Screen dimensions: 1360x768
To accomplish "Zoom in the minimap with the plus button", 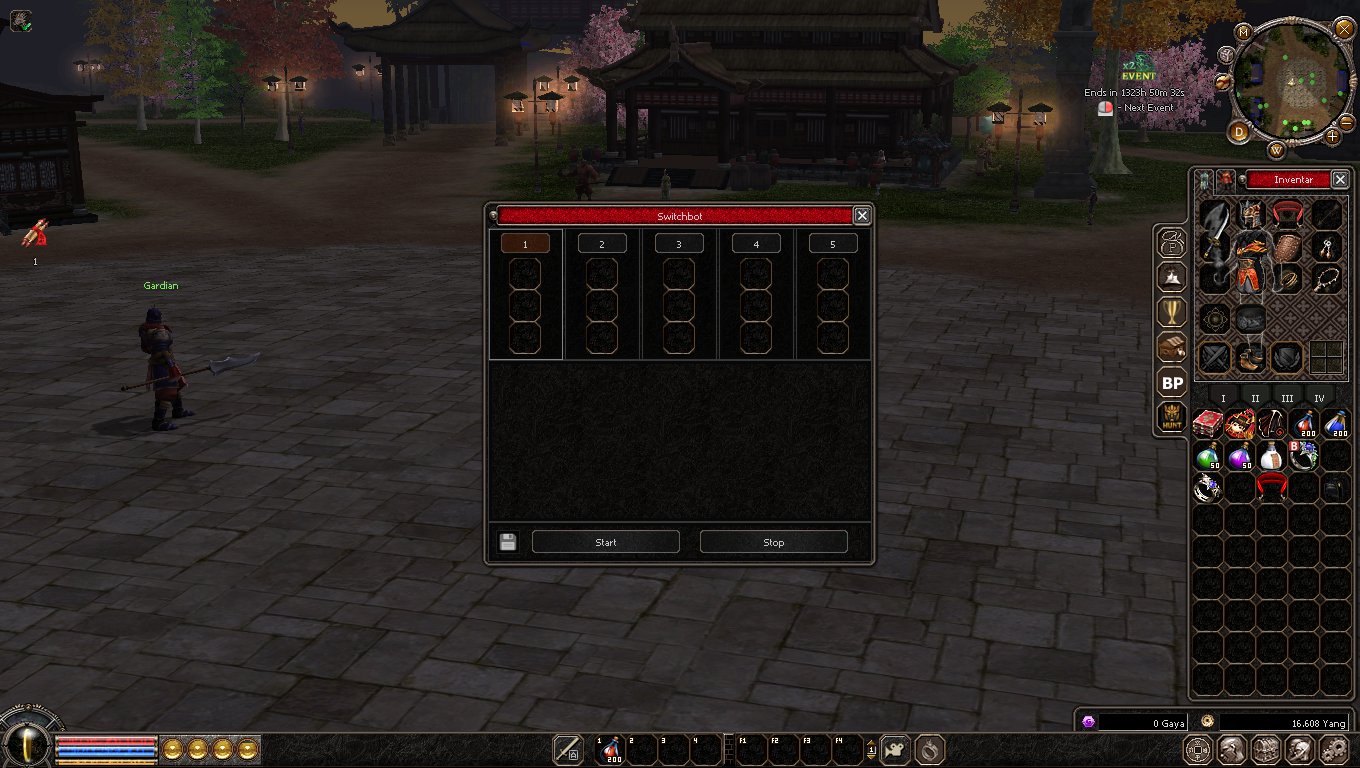I will pos(1332,136).
